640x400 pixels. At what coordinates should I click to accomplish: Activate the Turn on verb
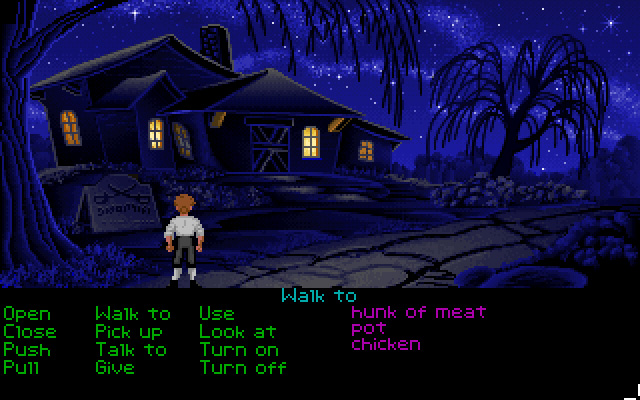238,350
